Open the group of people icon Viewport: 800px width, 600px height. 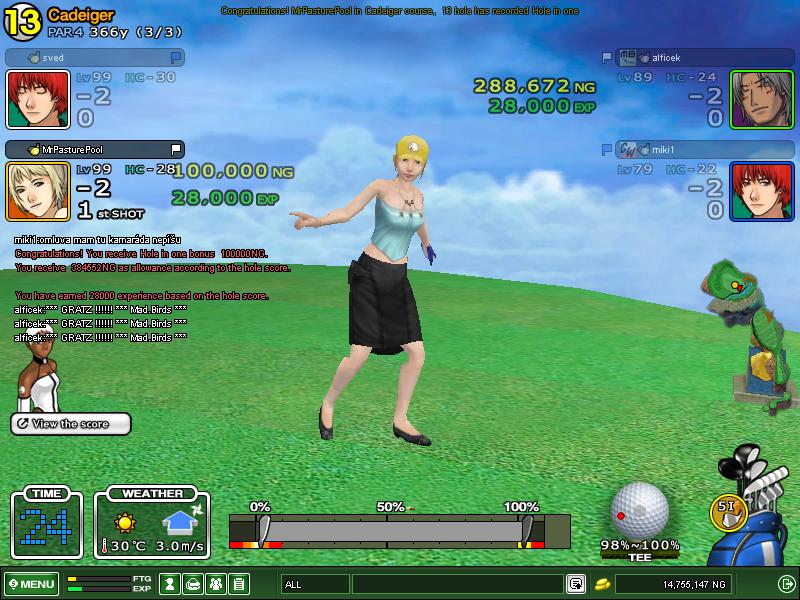pyautogui.click(x=216, y=584)
